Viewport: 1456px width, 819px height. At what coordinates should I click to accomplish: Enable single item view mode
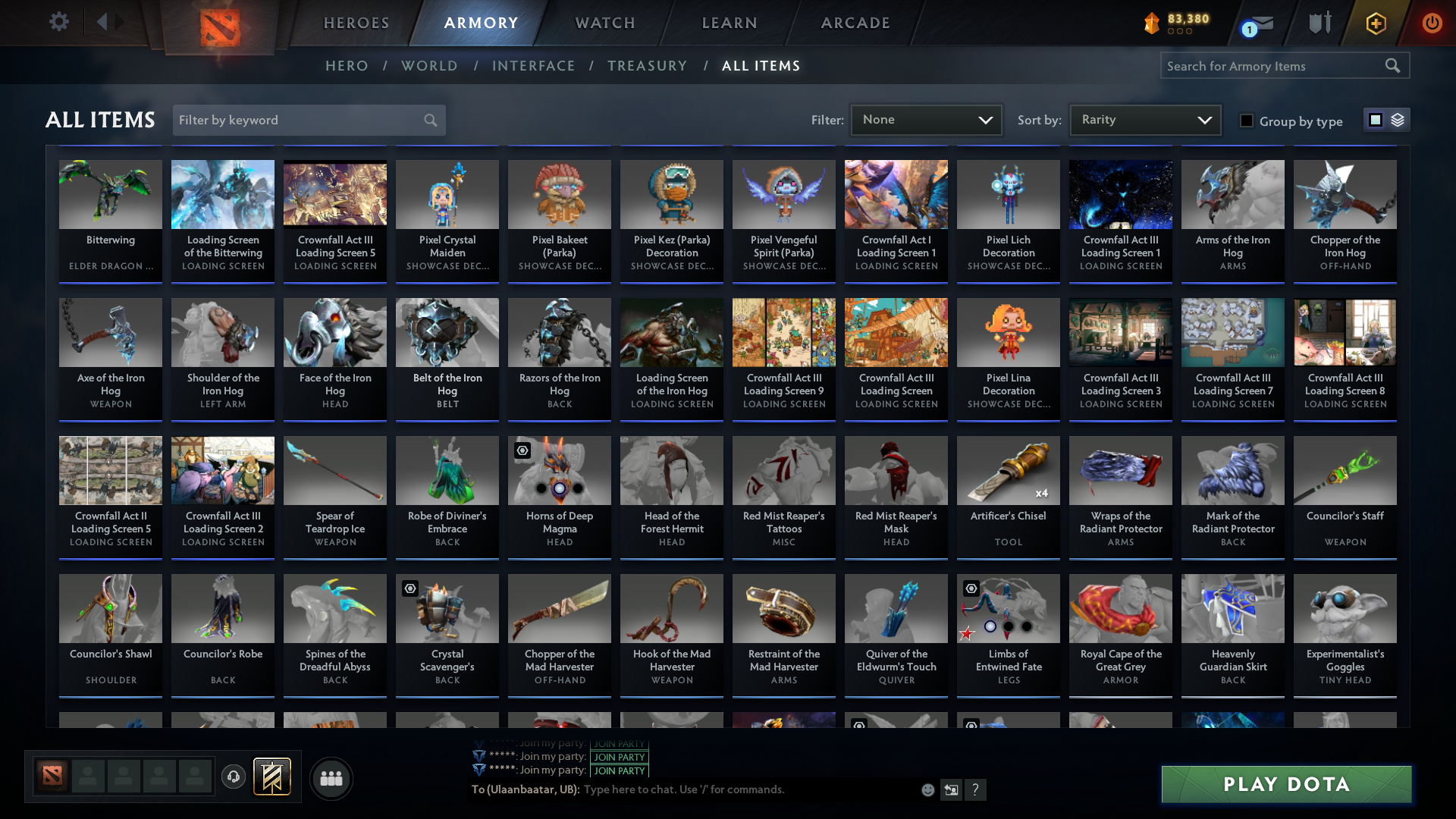pos(1375,119)
